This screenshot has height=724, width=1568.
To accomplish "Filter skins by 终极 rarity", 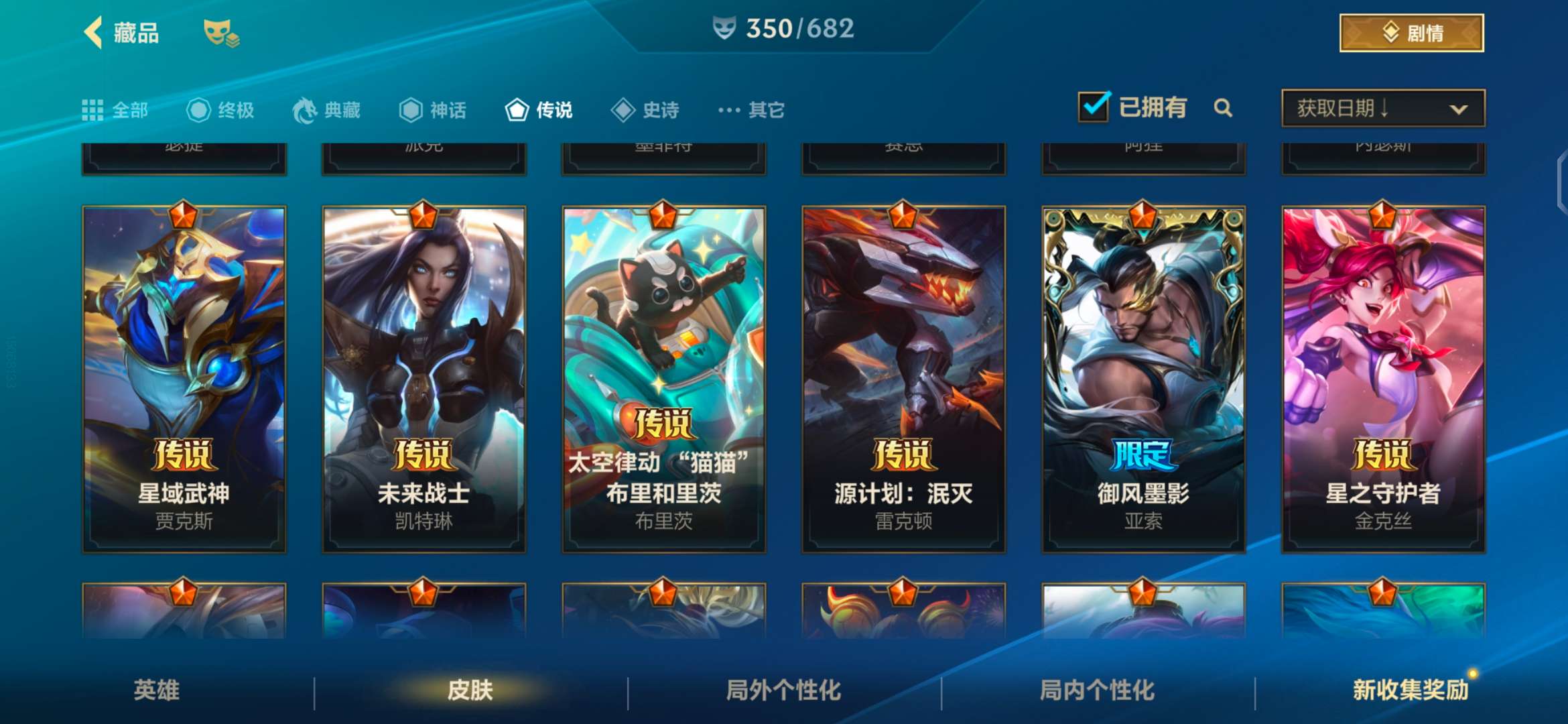I will (221, 110).
